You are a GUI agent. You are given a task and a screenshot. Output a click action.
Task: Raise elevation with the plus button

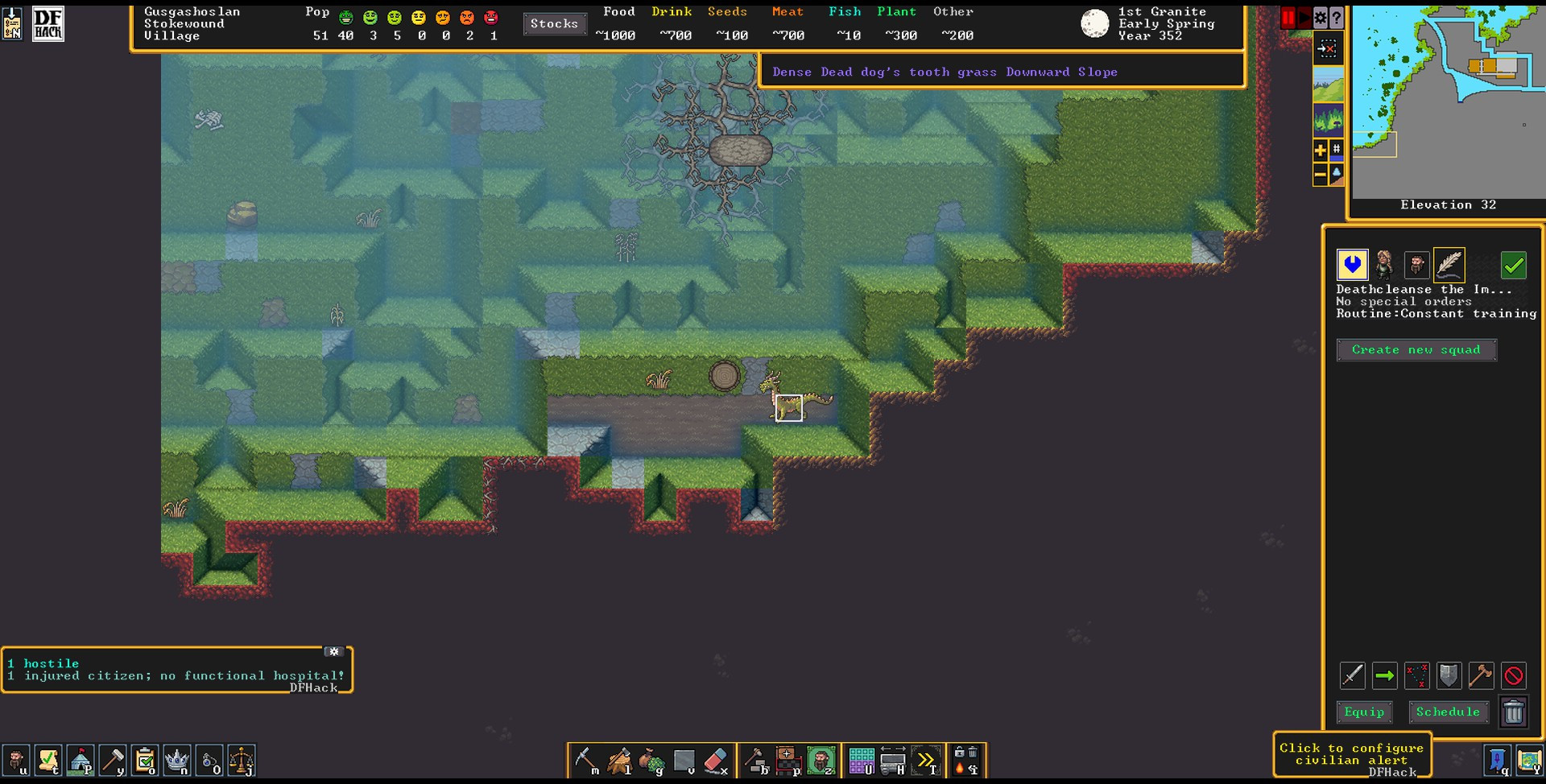[1321, 150]
